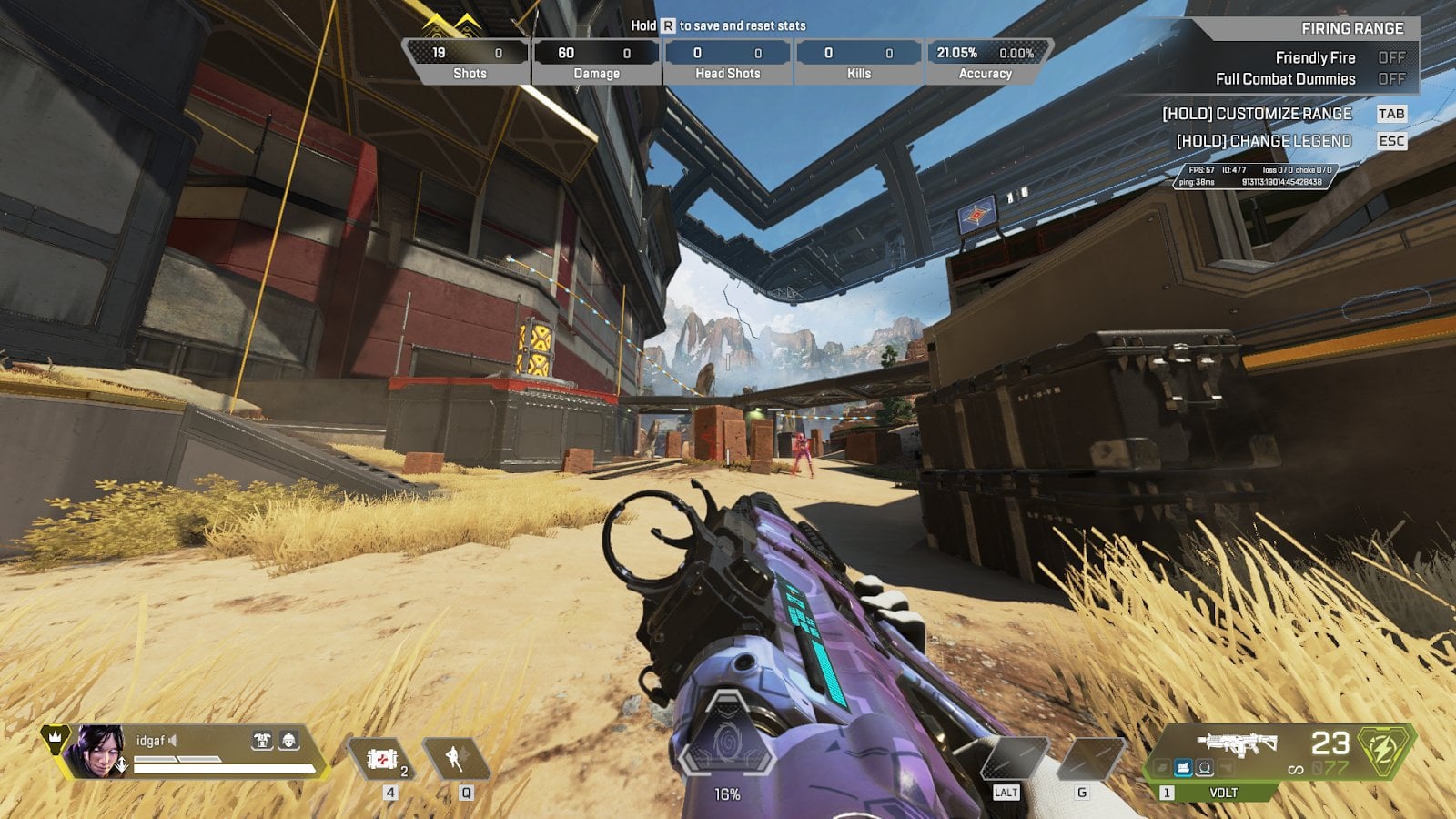Viewport: 1456px width, 819px height.
Task: Activate the ultimate ability hexagon at 16%
Action: coord(726,742)
